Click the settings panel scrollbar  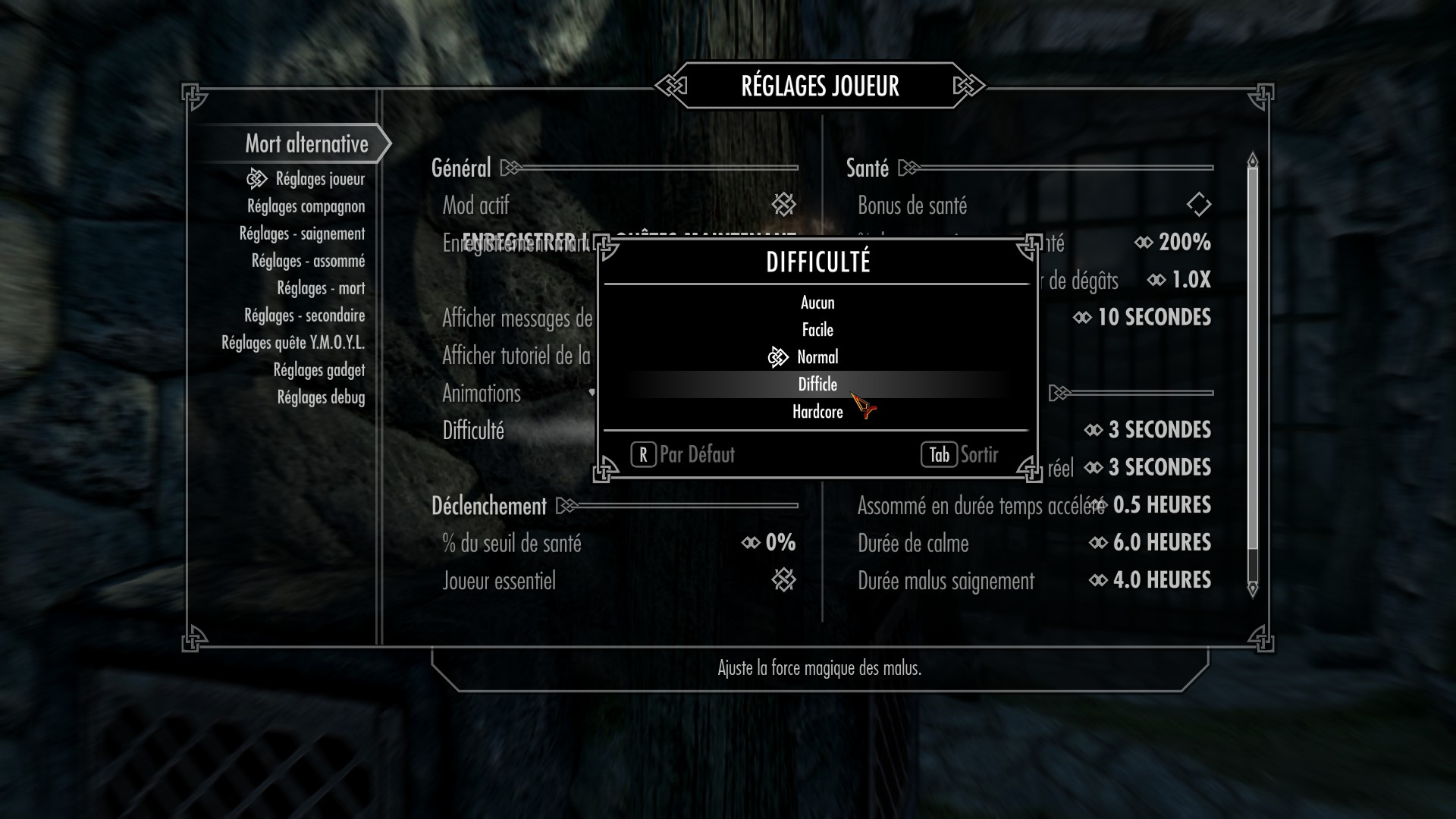coord(1253,356)
